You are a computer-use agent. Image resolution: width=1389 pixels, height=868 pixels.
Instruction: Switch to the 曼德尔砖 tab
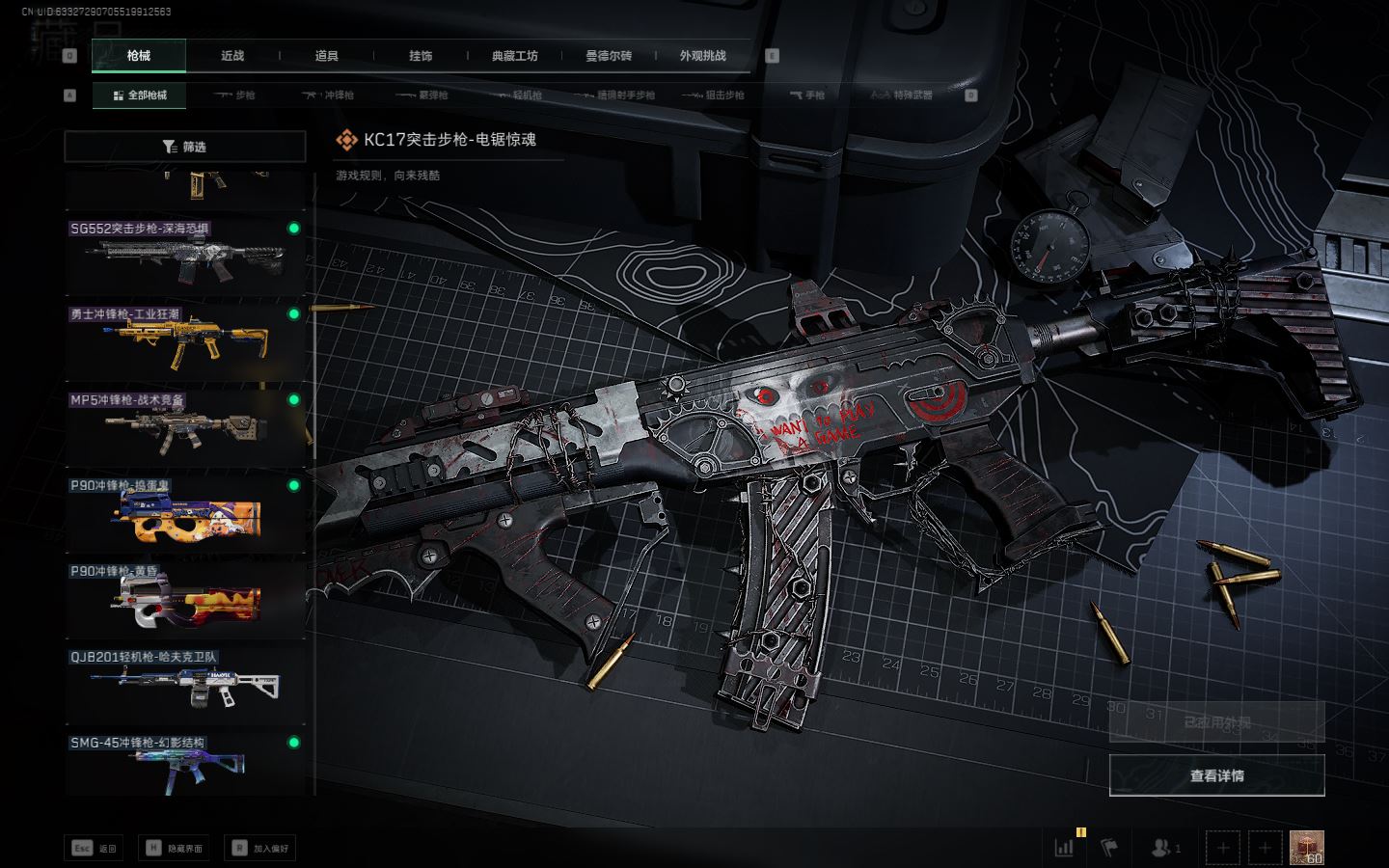609,56
